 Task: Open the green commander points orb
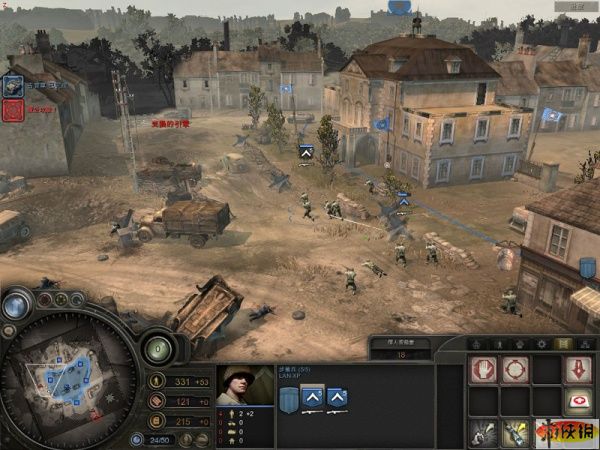[x=157, y=348]
